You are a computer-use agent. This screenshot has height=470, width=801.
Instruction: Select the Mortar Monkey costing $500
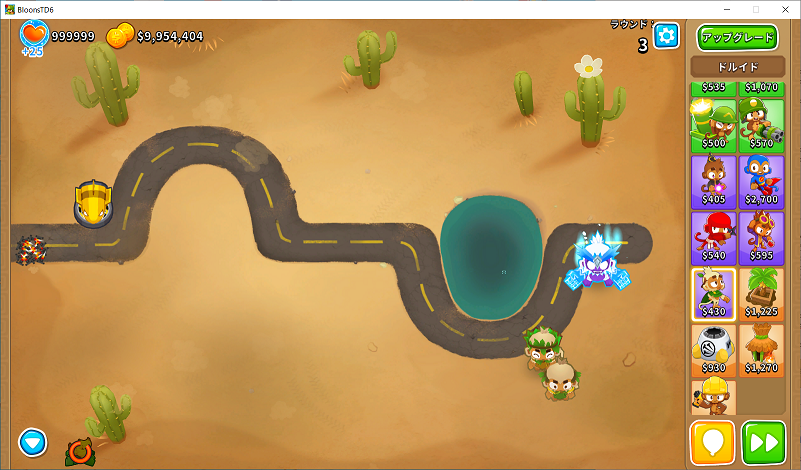pos(713,124)
